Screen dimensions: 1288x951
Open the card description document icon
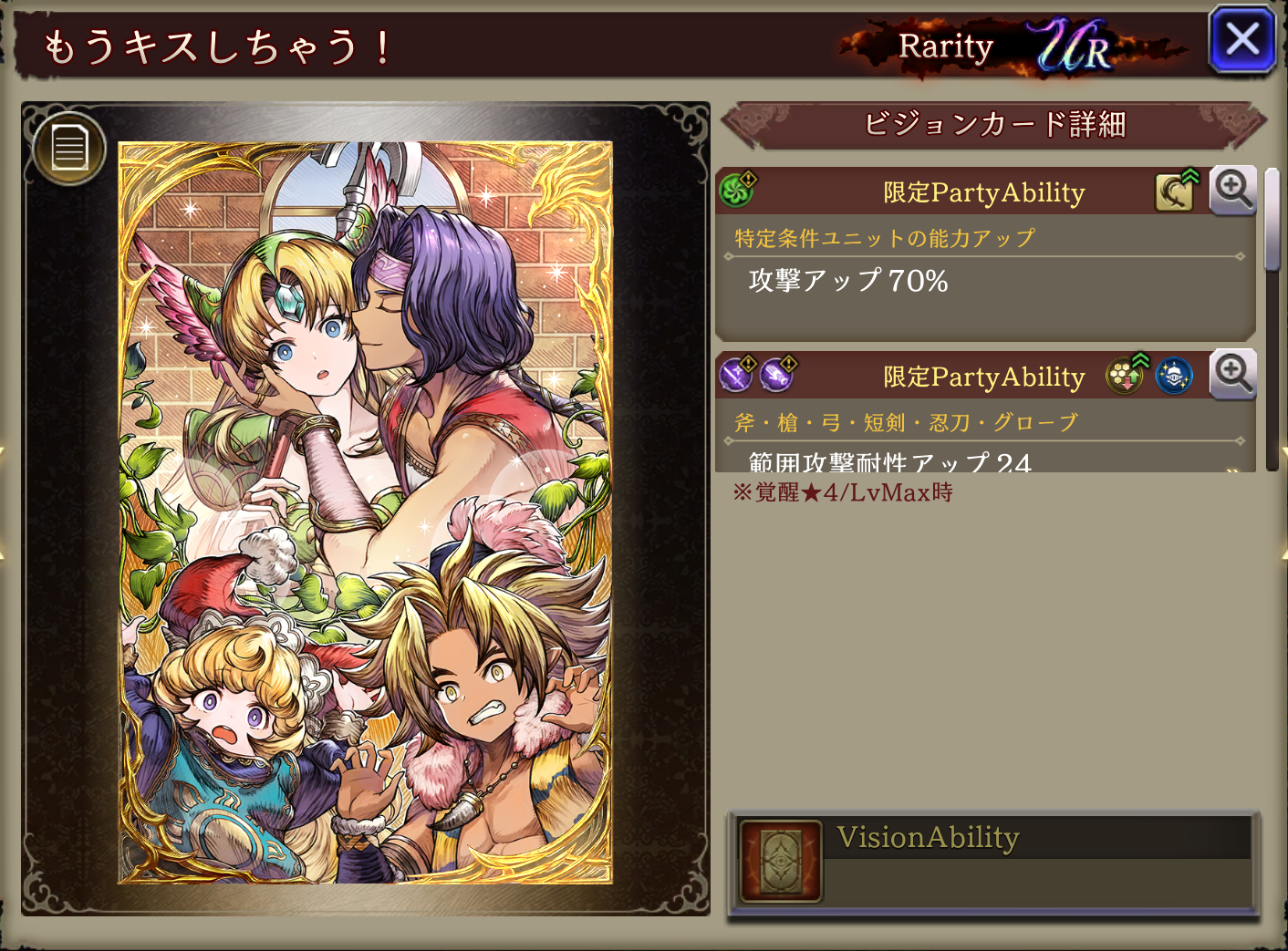coord(69,148)
